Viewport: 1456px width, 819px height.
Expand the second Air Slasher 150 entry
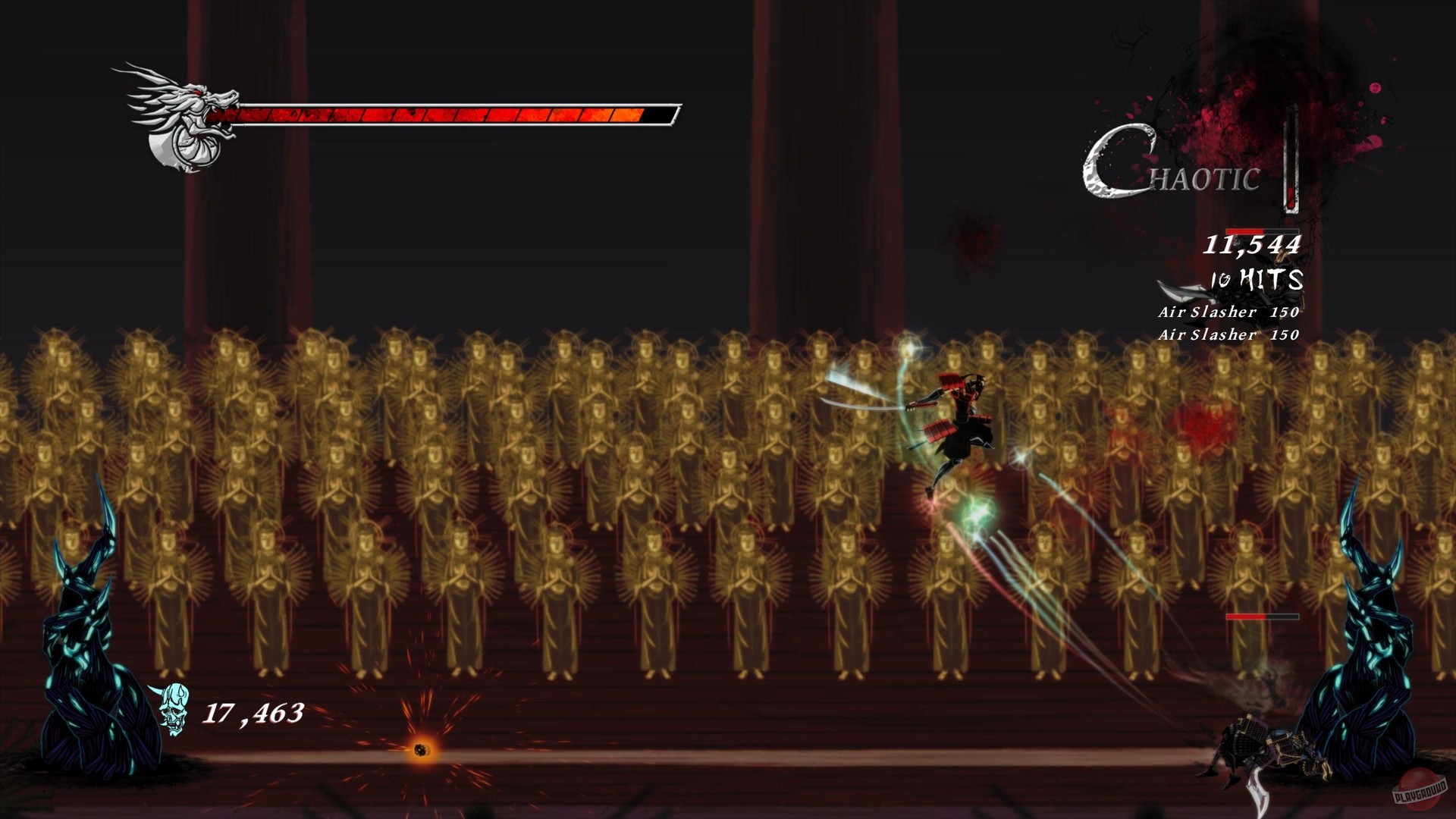point(1228,334)
